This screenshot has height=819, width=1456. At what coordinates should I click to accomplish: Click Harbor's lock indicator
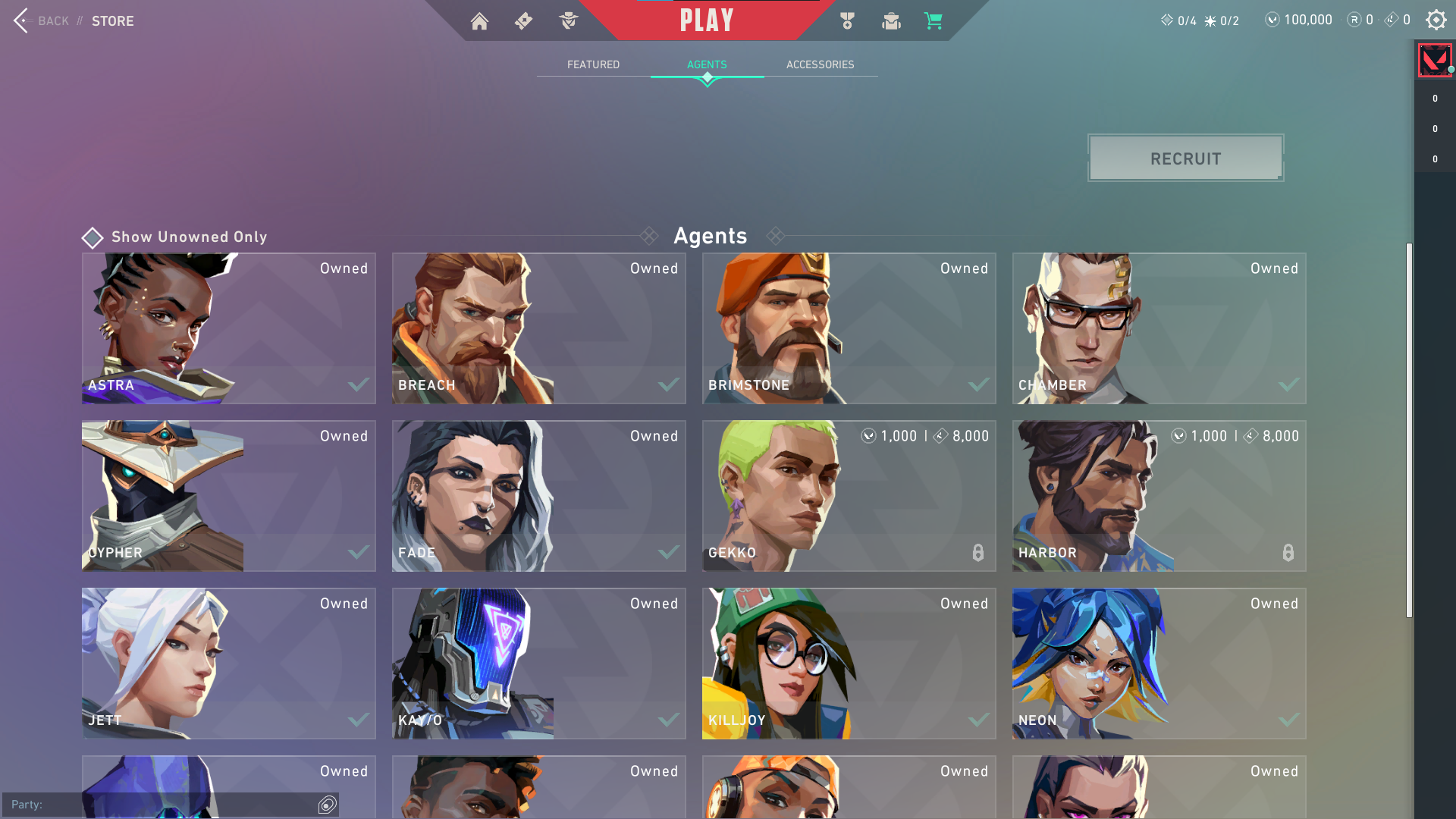1288,553
